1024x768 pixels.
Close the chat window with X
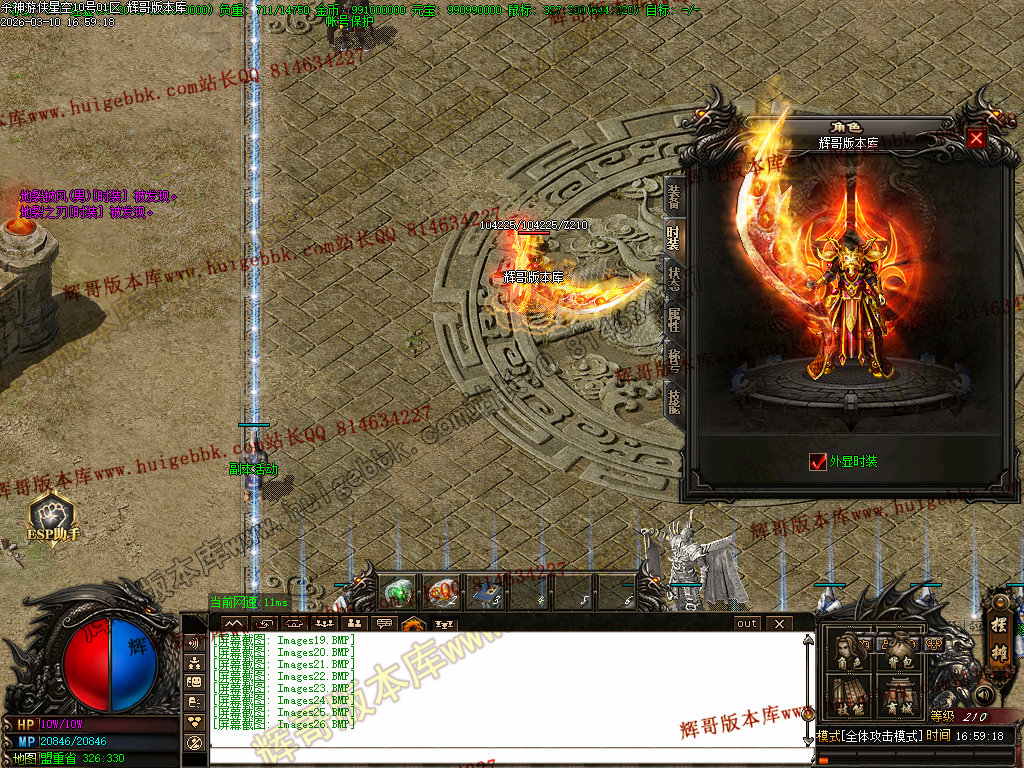779,623
